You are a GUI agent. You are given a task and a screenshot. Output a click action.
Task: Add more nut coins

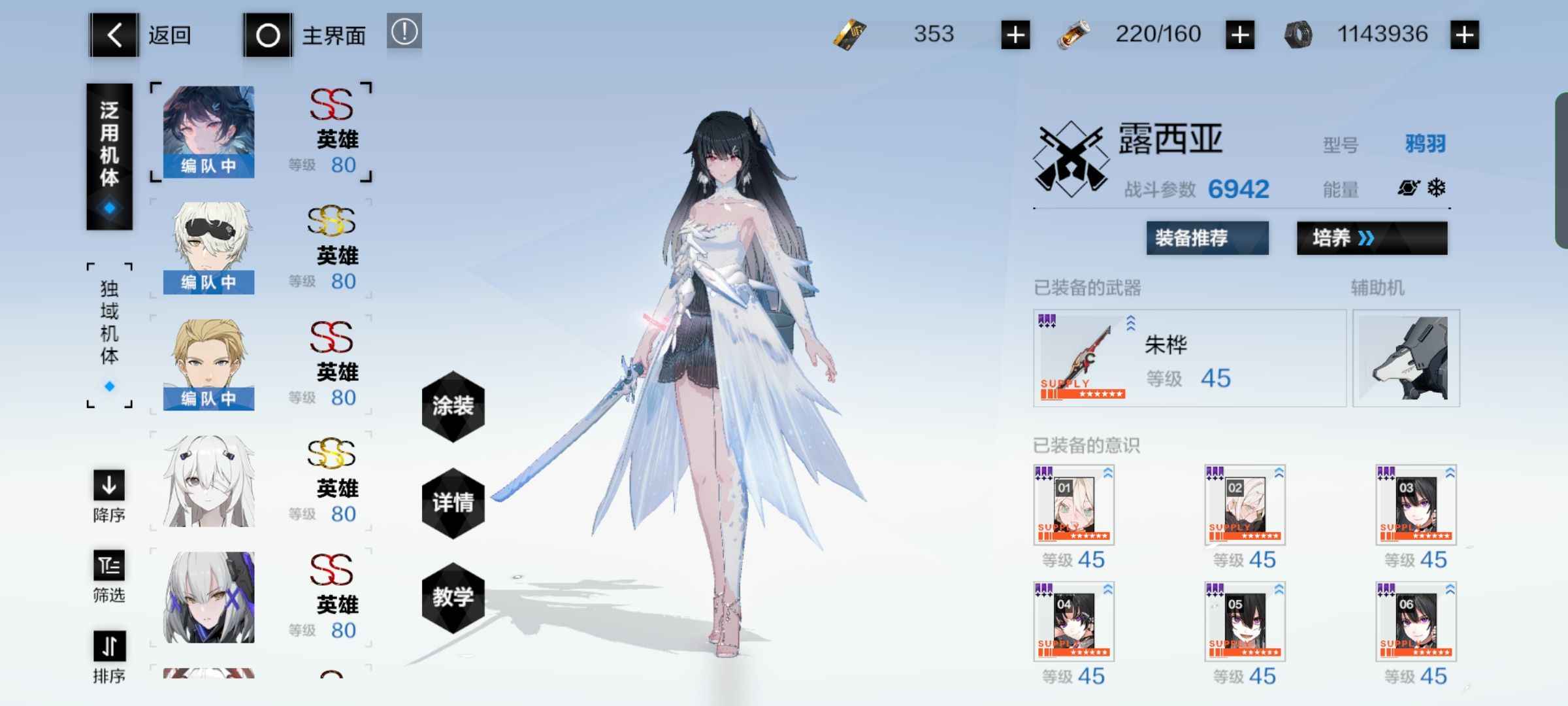coord(1464,35)
